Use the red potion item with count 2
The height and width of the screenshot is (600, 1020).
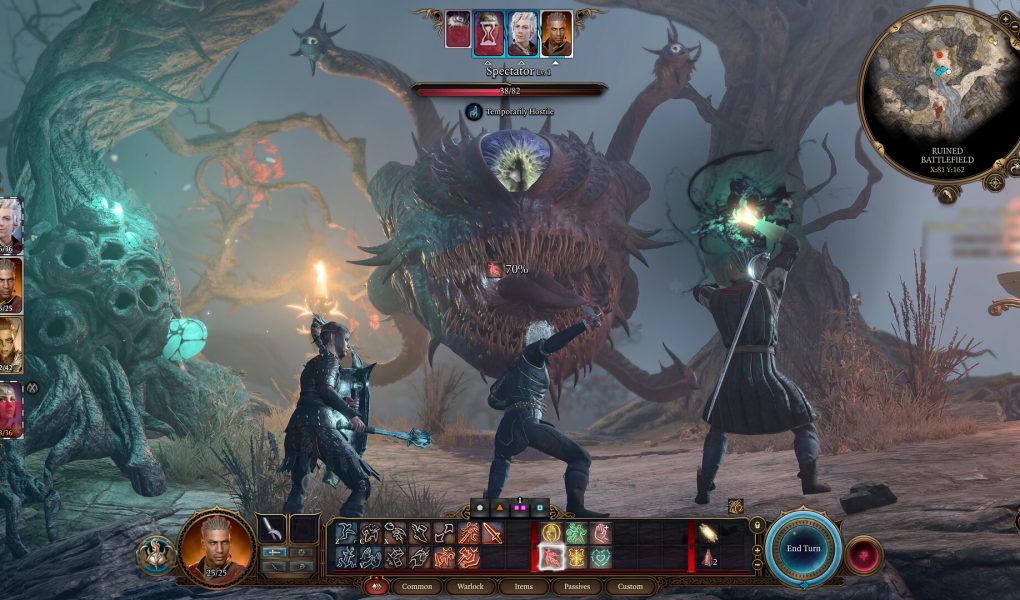[709, 558]
